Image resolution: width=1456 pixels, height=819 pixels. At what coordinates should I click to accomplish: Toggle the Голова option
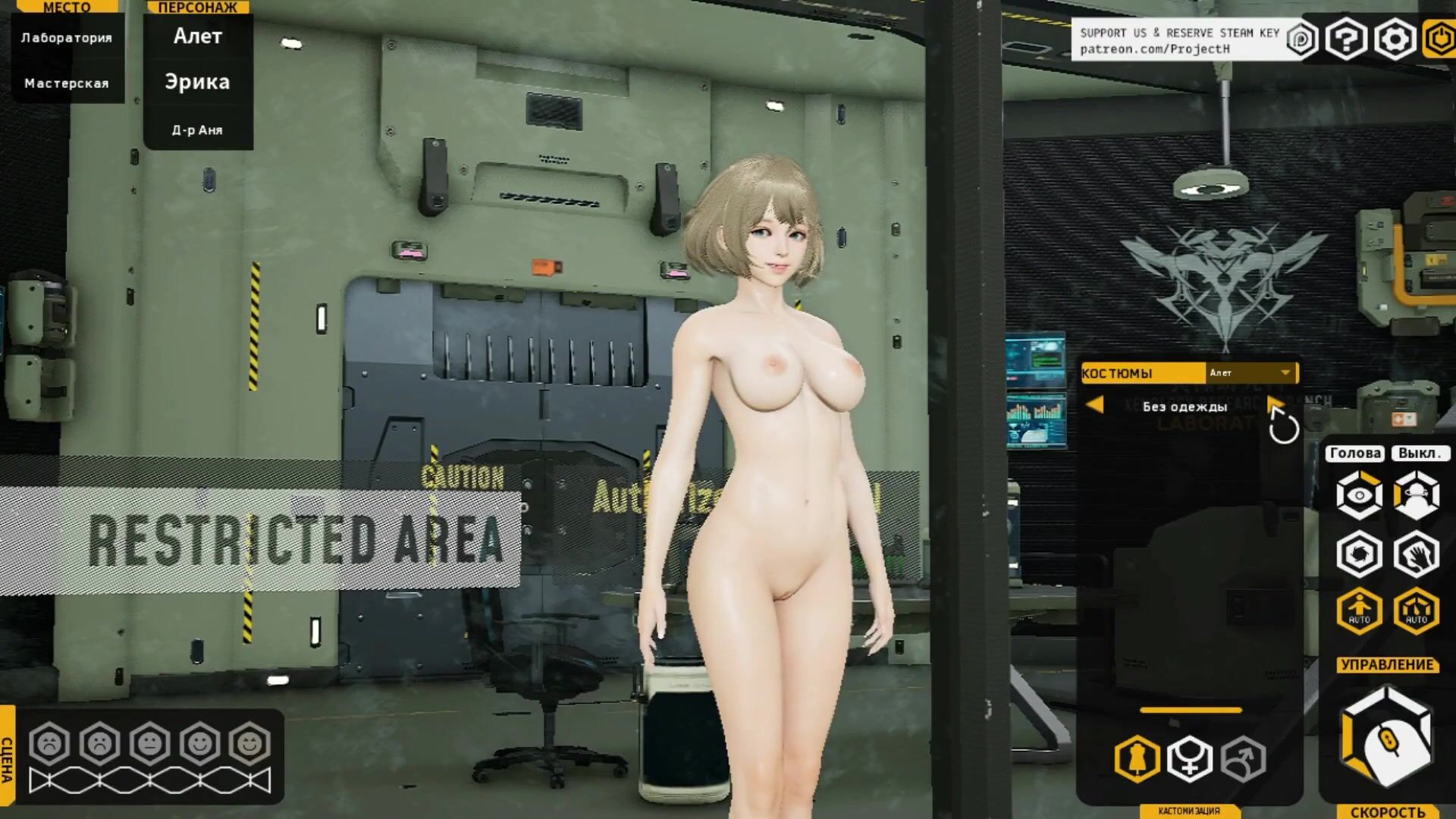click(x=1355, y=453)
